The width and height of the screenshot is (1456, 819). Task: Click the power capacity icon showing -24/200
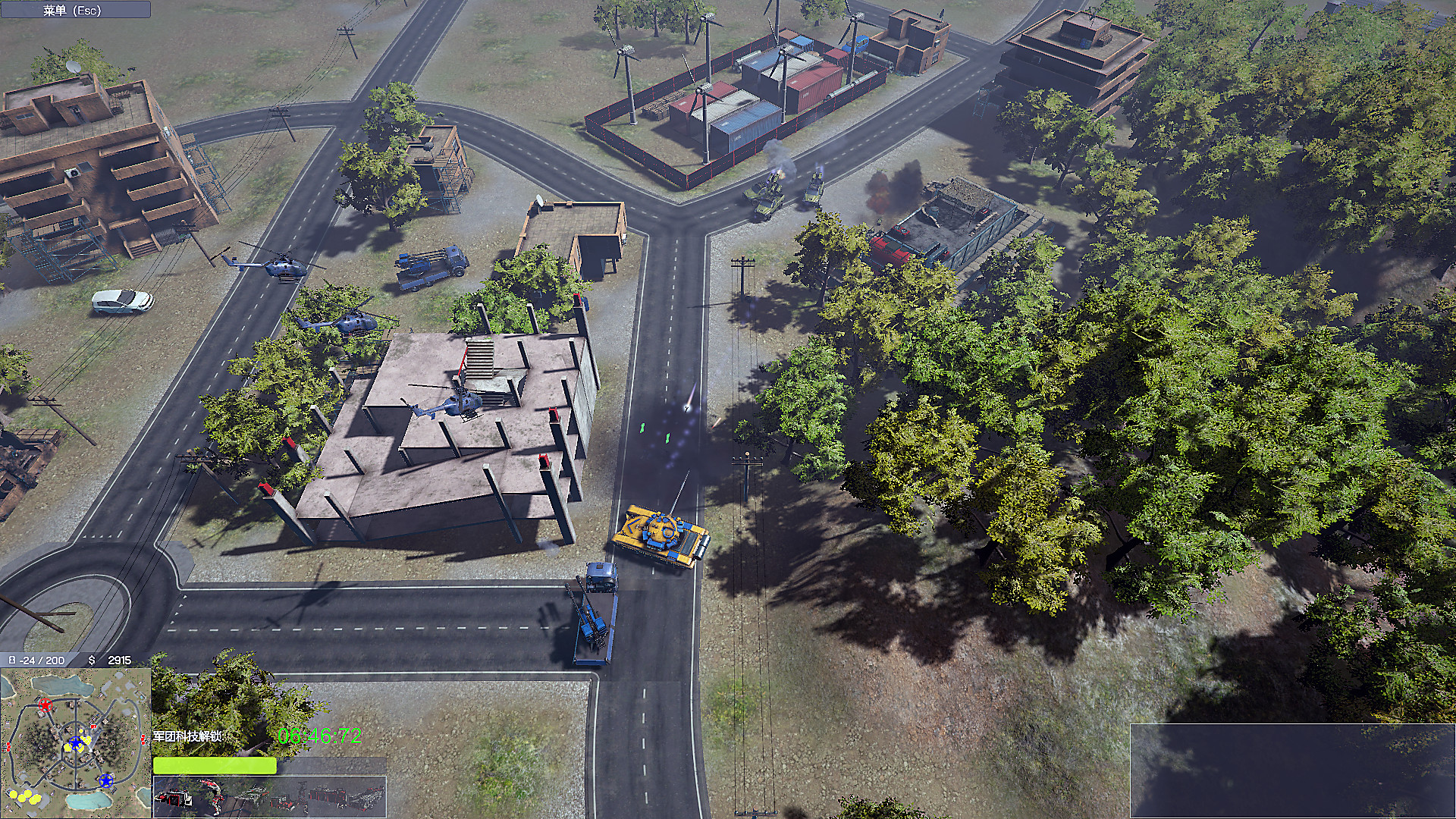(x=12, y=661)
